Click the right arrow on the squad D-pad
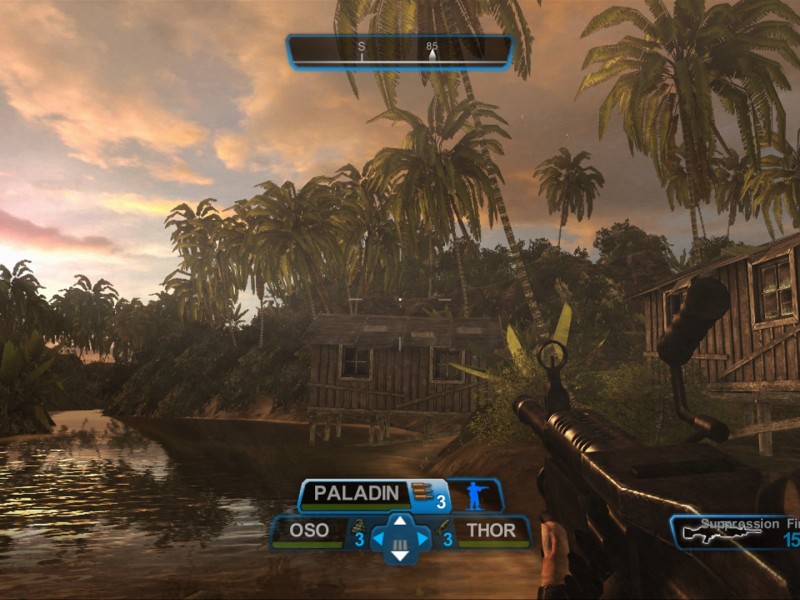800x600 pixels. click(420, 539)
